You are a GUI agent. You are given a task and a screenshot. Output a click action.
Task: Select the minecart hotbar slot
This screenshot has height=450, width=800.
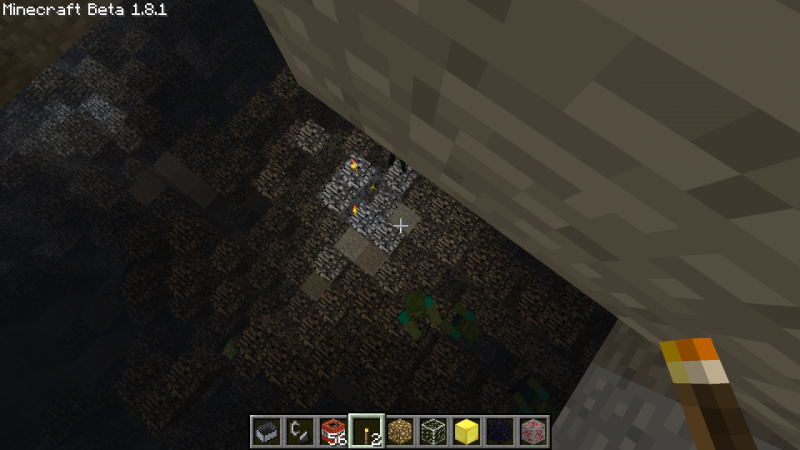pos(266,431)
